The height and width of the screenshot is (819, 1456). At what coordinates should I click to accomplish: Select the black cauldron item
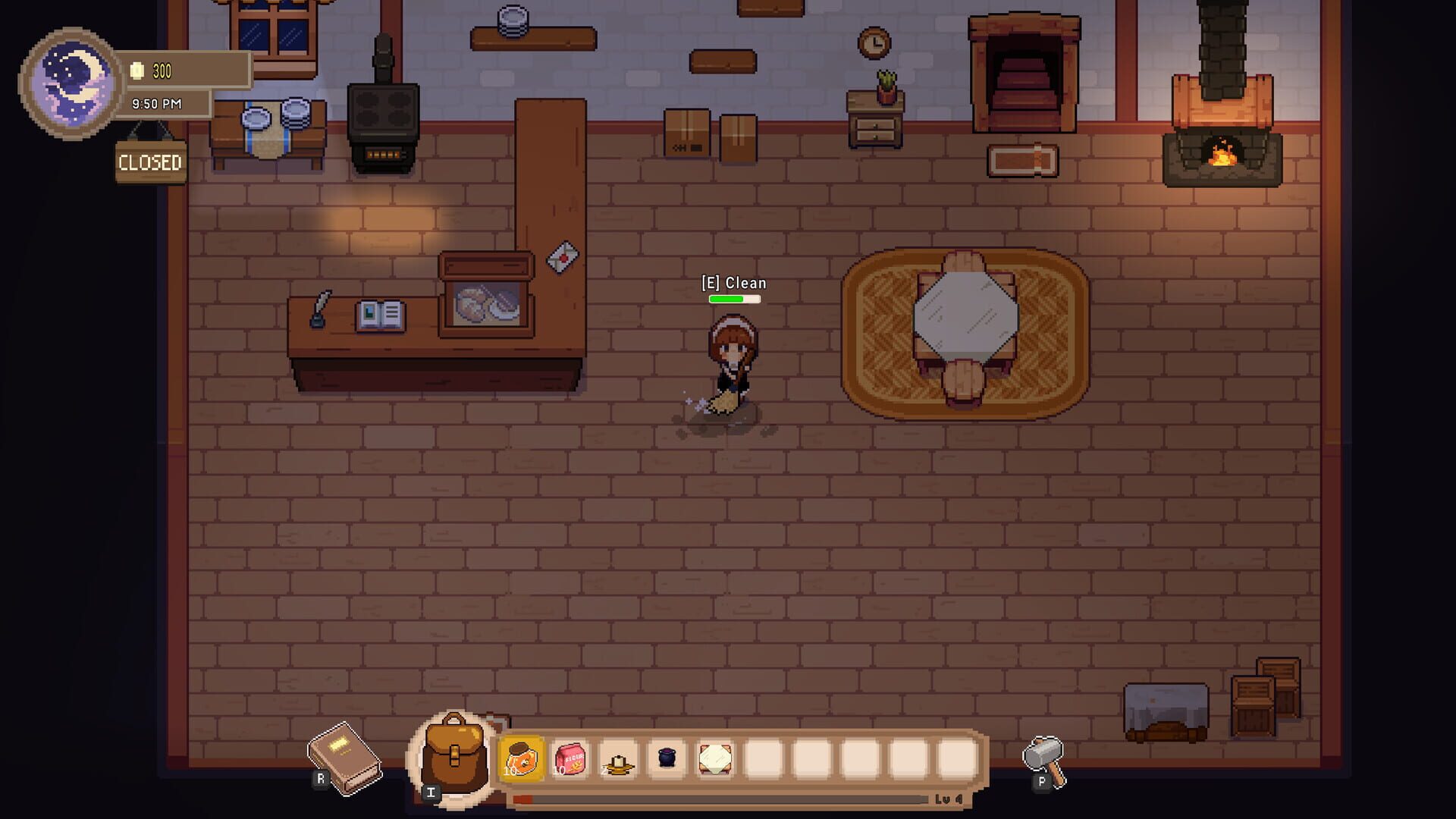pyautogui.click(x=667, y=758)
